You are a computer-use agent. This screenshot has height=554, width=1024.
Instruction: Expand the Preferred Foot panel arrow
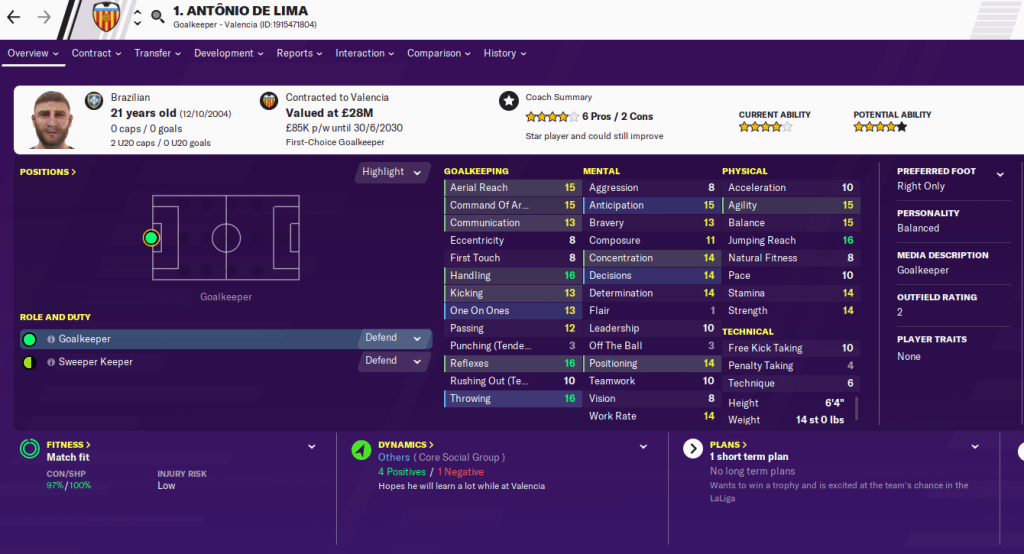1000,175
